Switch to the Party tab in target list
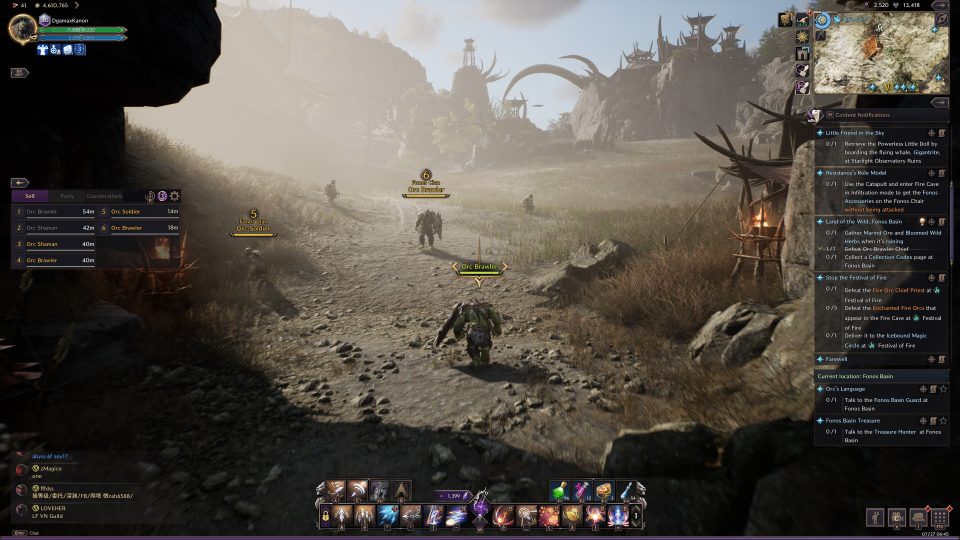 point(67,196)
